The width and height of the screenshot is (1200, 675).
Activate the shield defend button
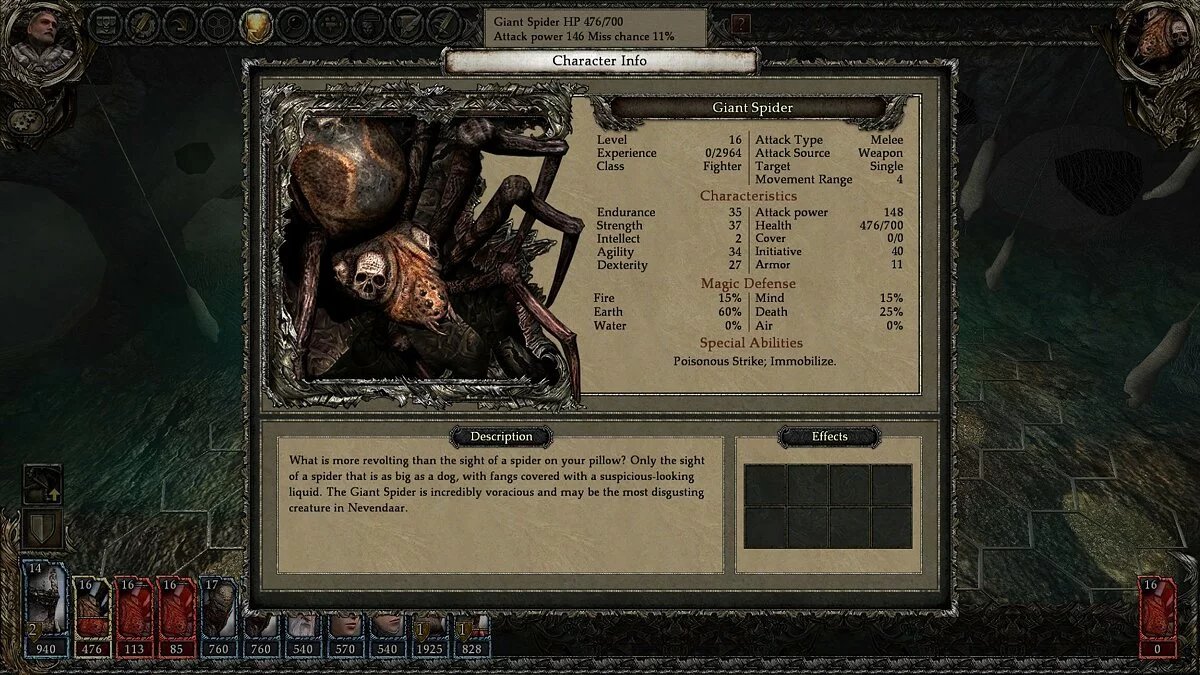pyautogui.click(x=43, y=526)
